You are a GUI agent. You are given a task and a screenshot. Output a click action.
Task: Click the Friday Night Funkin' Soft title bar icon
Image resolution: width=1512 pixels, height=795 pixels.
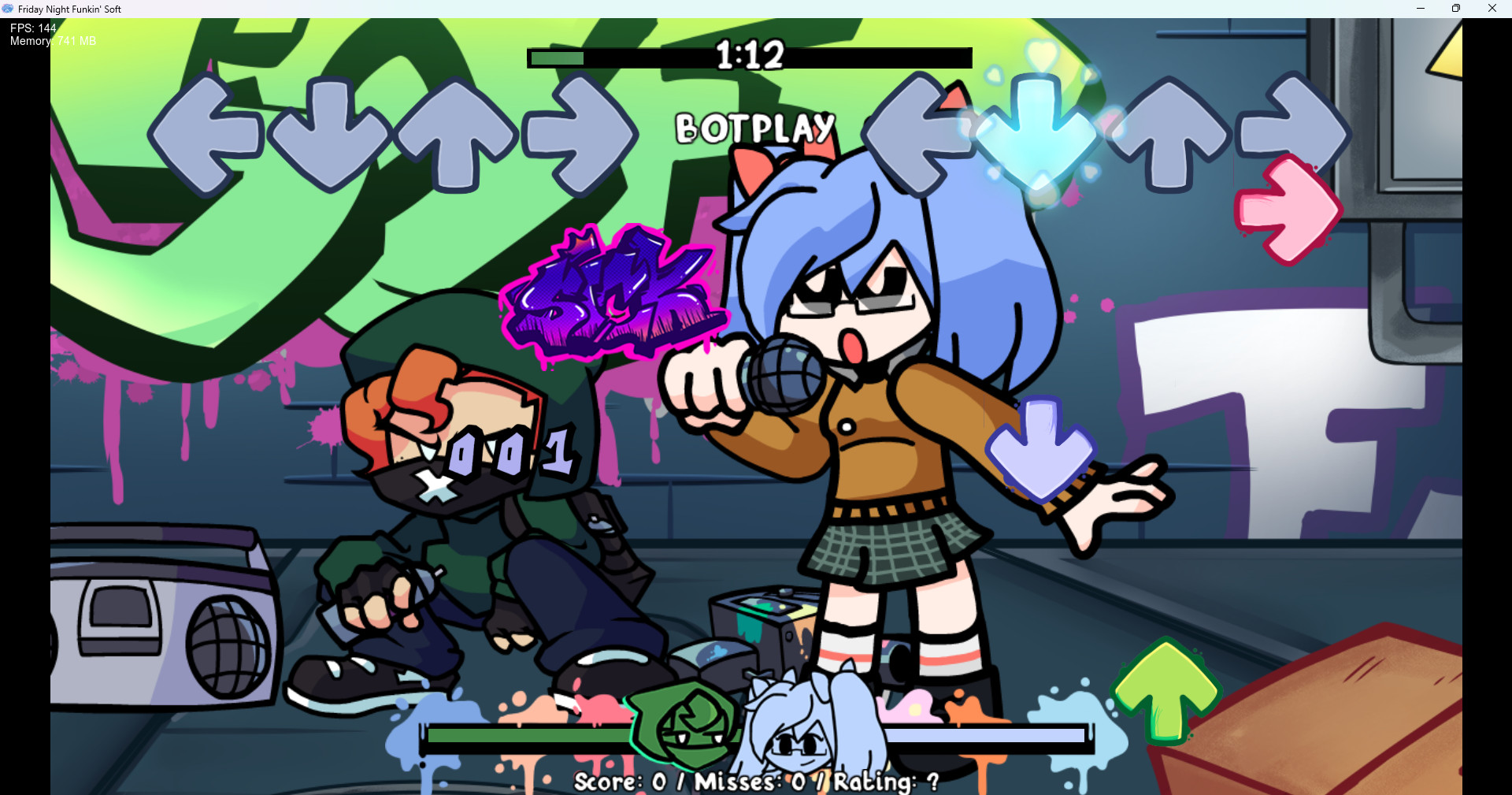(9, 9)
